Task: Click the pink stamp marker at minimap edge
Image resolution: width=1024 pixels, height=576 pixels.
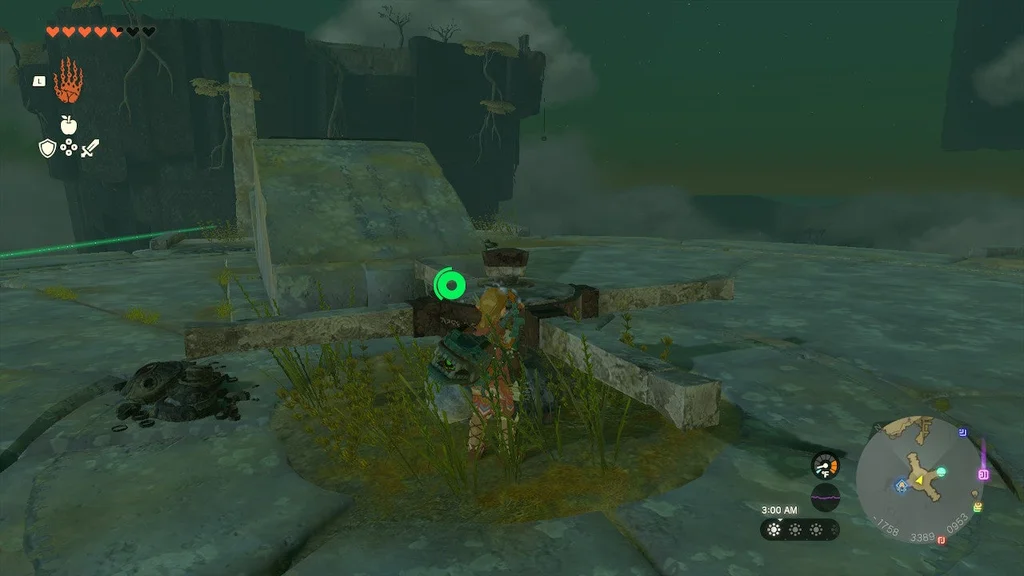Action: coord(983,474)
